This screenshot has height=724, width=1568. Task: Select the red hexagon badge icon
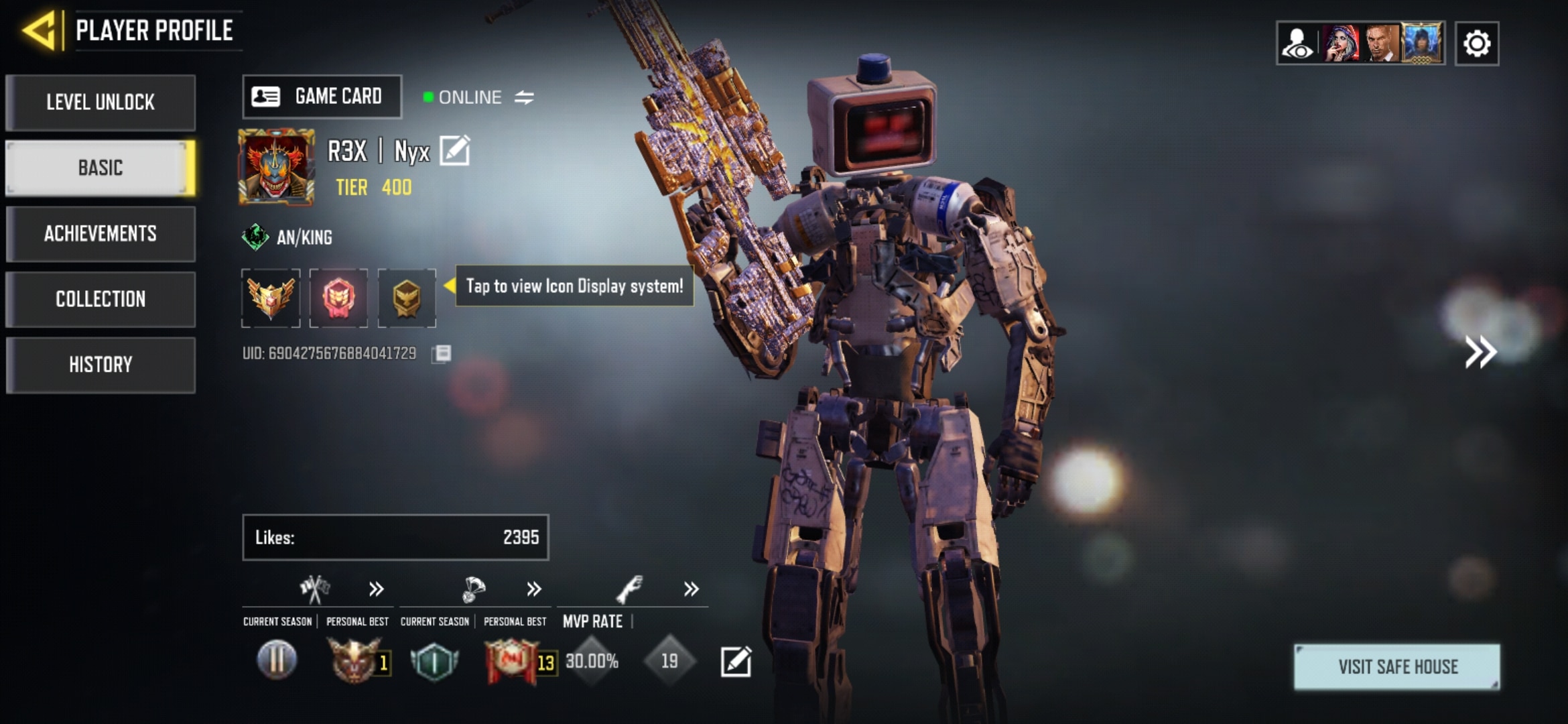click(x=338, y=298)
